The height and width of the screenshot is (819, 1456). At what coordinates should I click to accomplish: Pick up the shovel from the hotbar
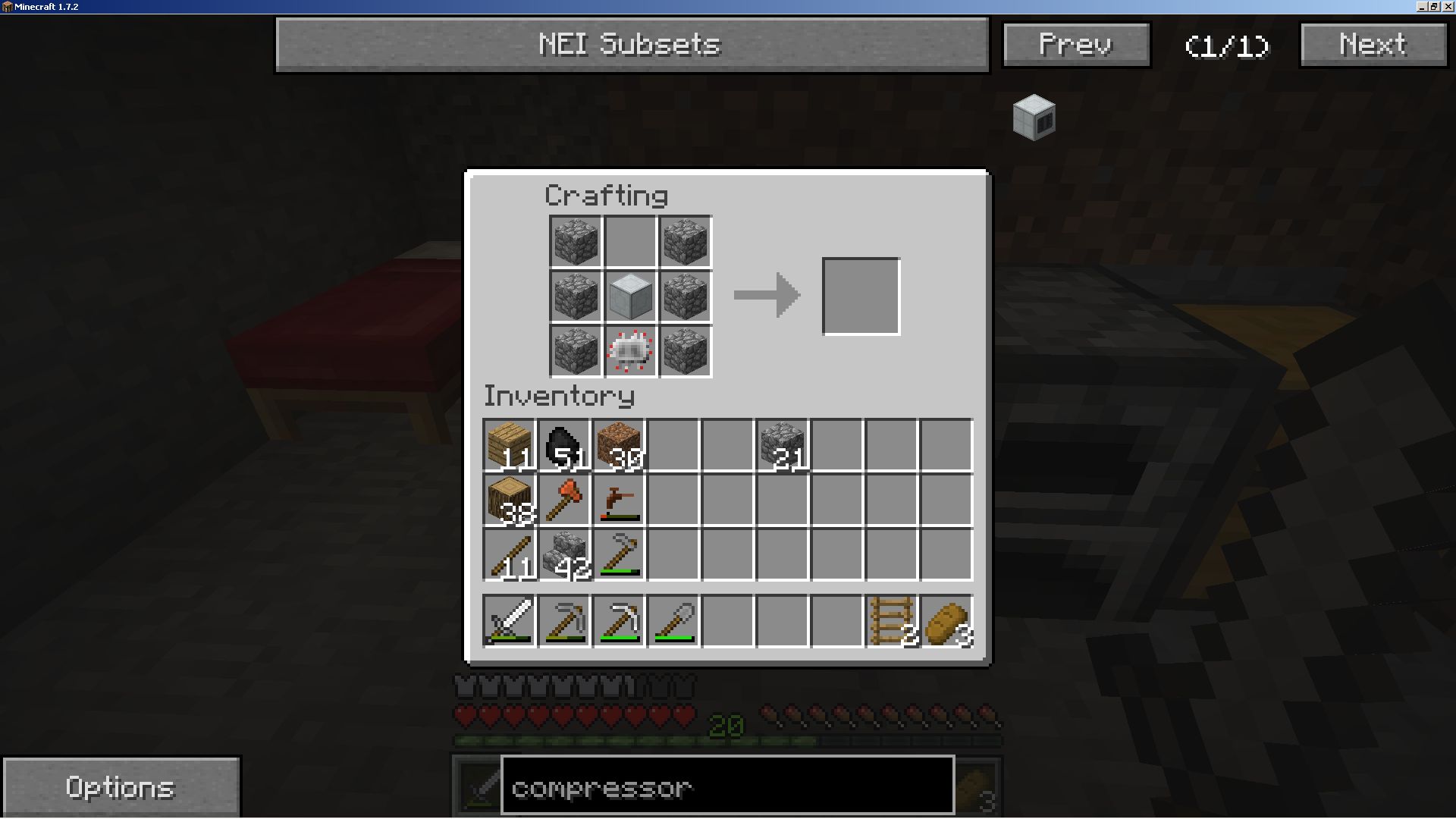(x=673, y=621)
